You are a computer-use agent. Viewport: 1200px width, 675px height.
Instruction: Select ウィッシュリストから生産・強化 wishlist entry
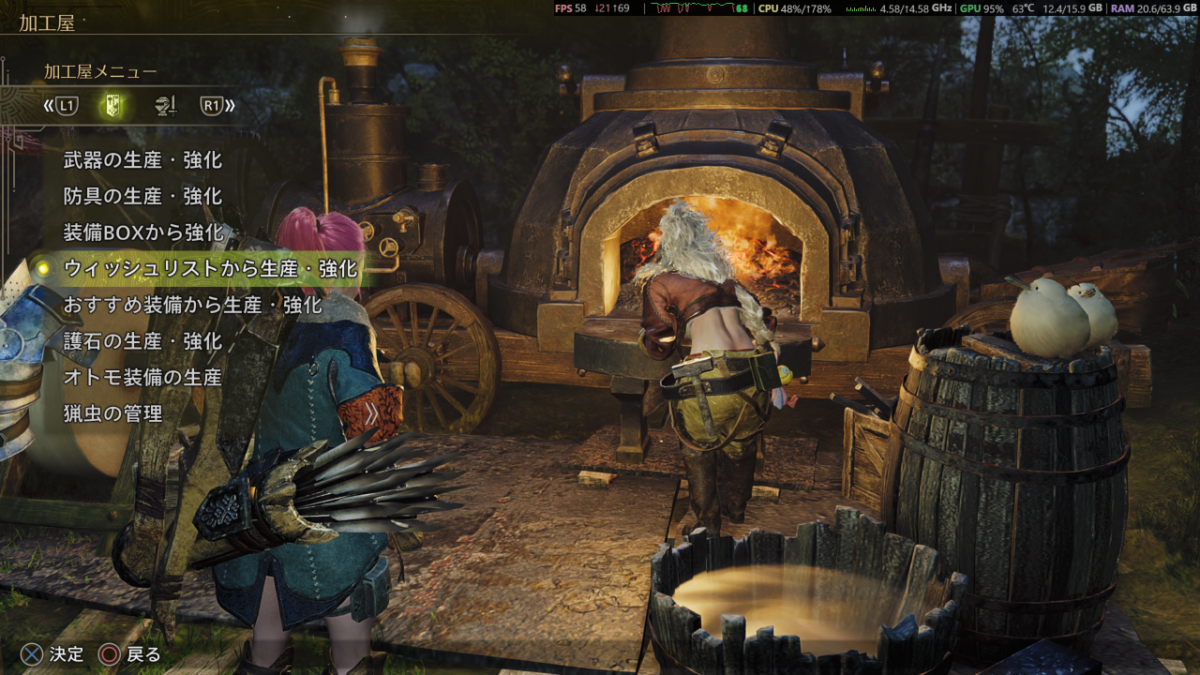pyautogui.click(x=210, y=268)
